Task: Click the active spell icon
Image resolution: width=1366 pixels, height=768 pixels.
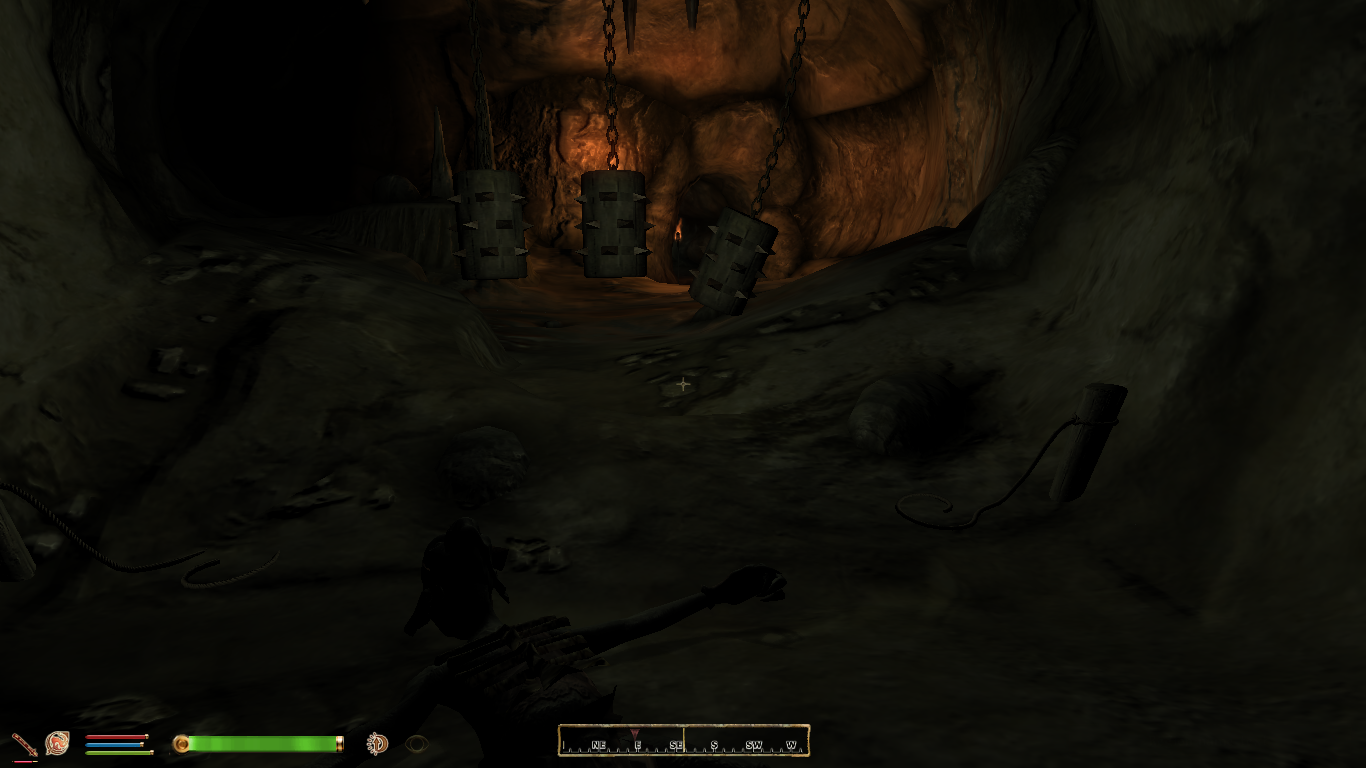Action: pos(57,743)
